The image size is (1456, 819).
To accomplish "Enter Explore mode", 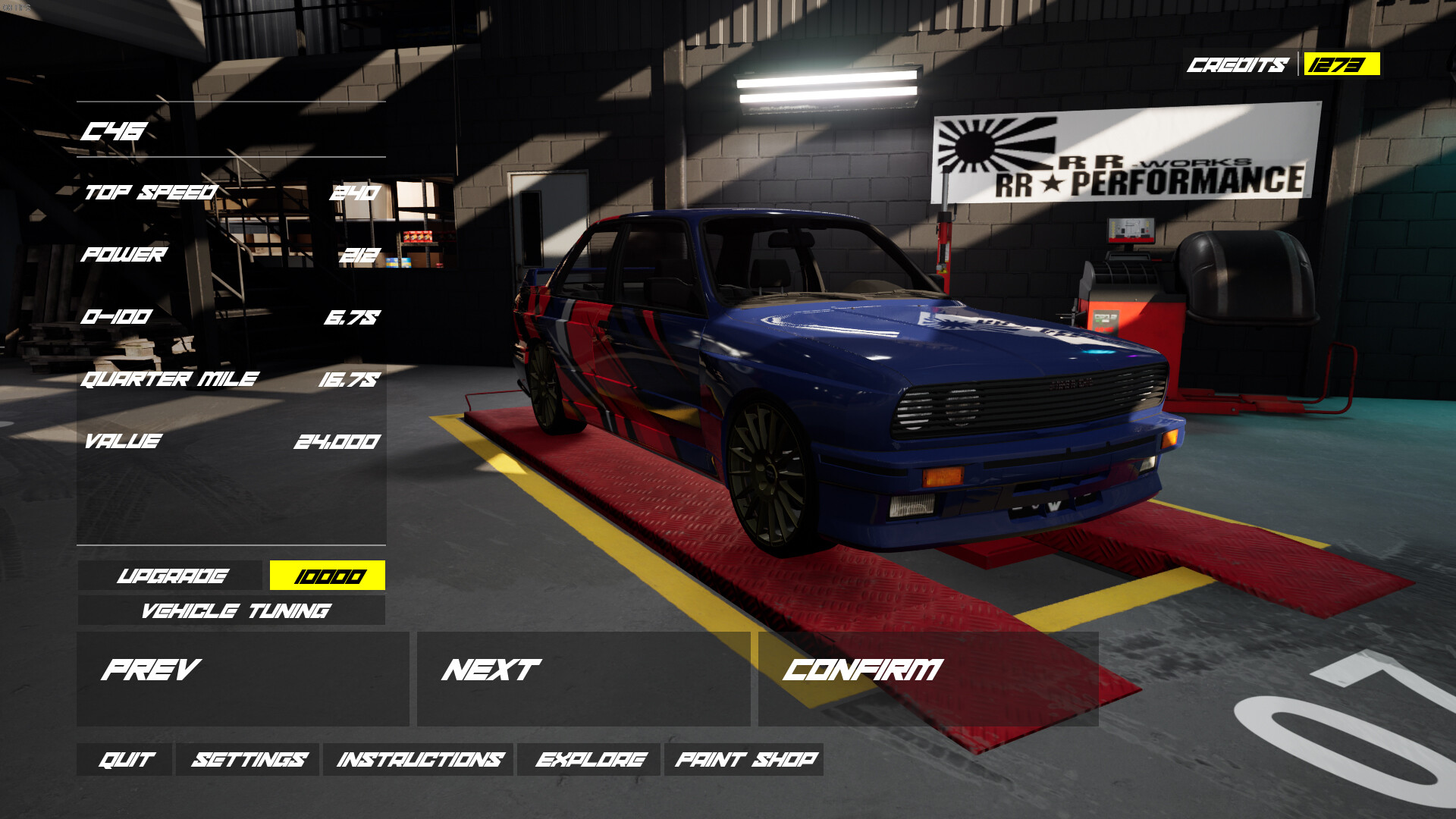I will coord(591,758).
